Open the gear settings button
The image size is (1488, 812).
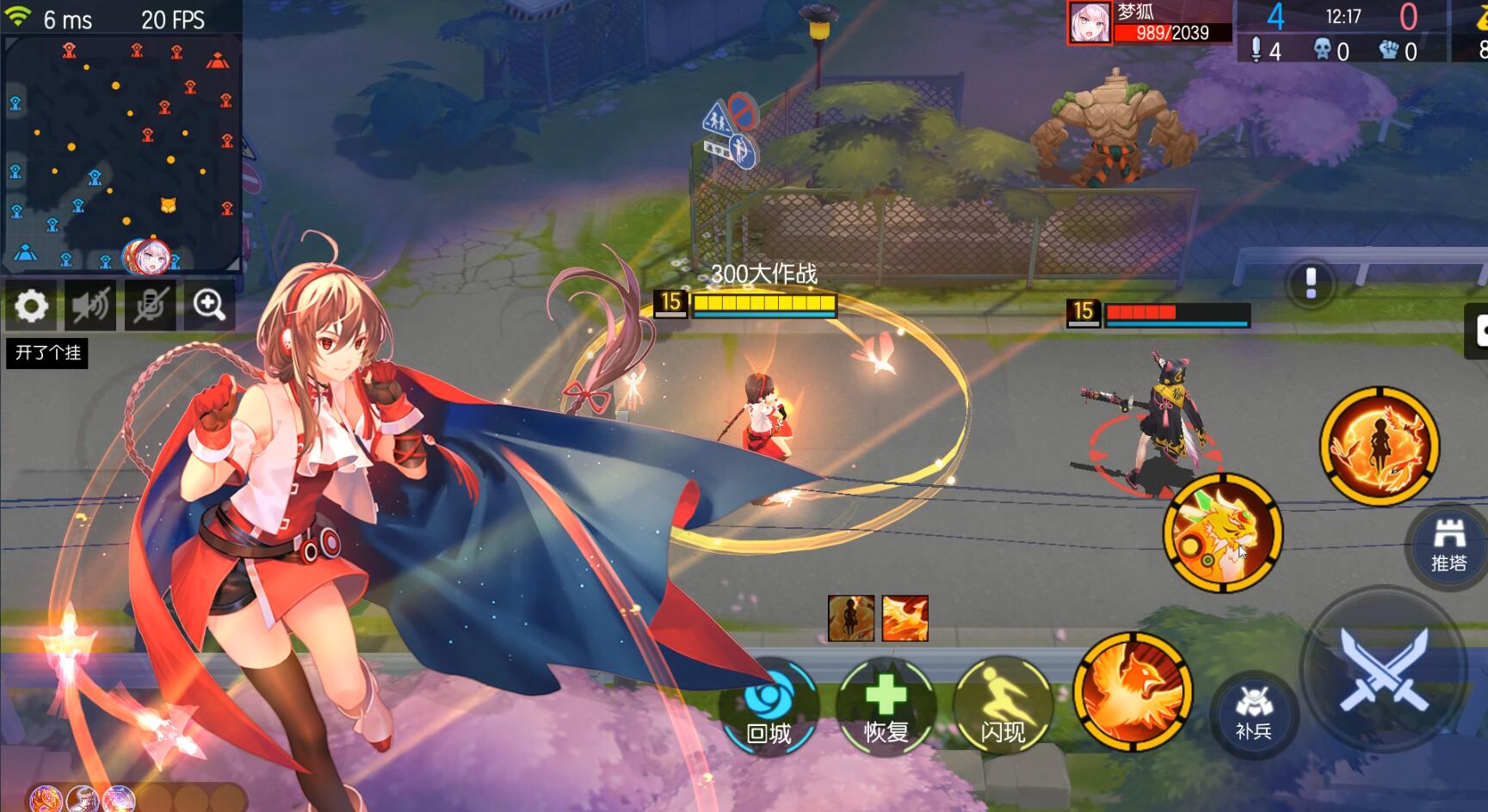[32, 305]
